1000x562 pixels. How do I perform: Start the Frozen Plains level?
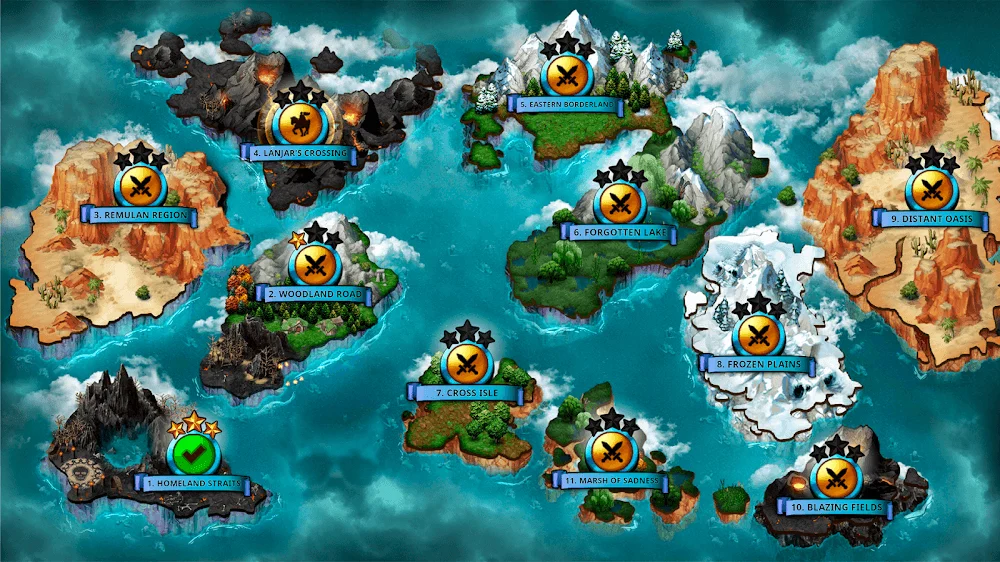click(x=758, y=336)
